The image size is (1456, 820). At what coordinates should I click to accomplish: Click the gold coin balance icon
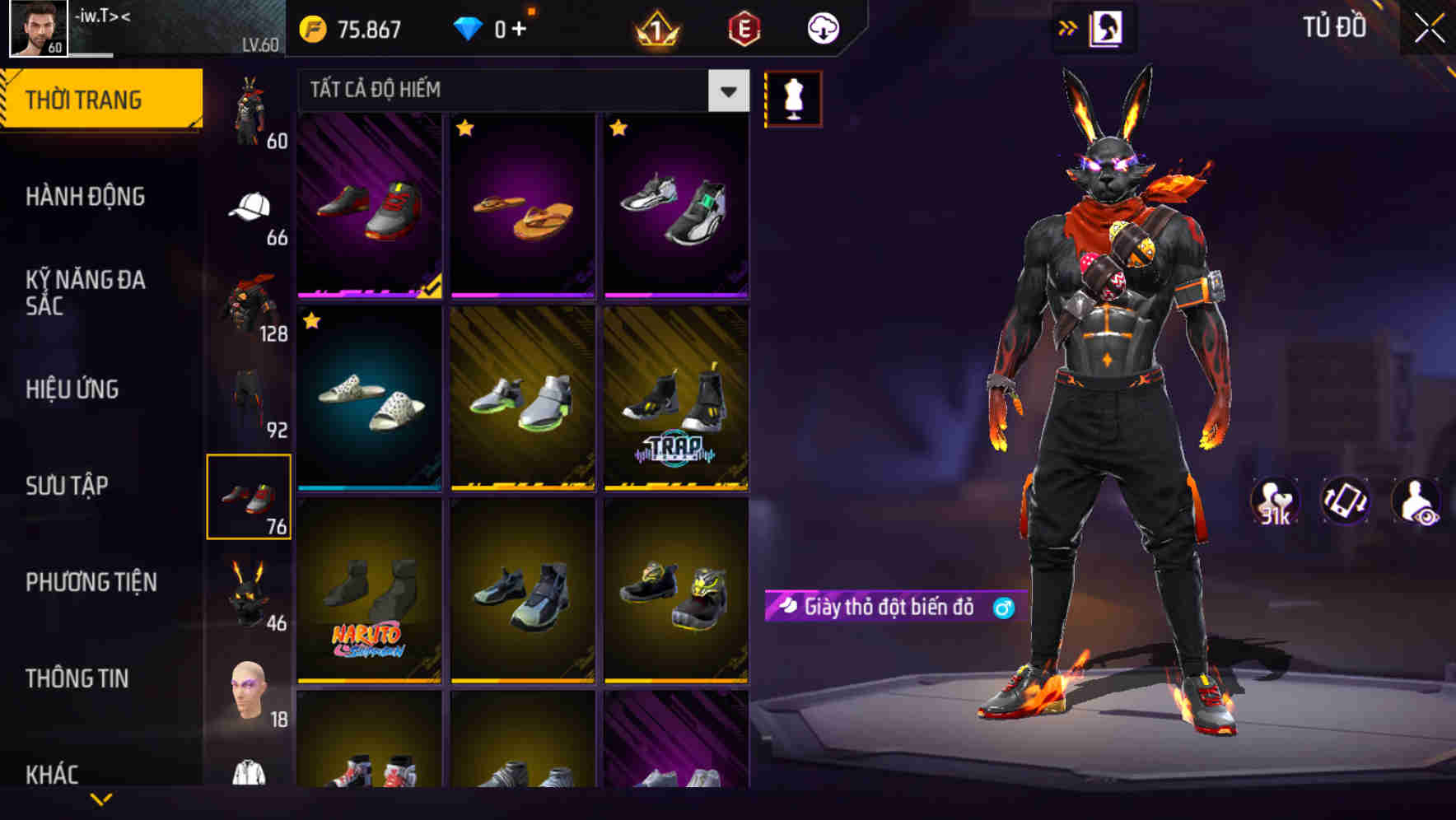point(314,27)
